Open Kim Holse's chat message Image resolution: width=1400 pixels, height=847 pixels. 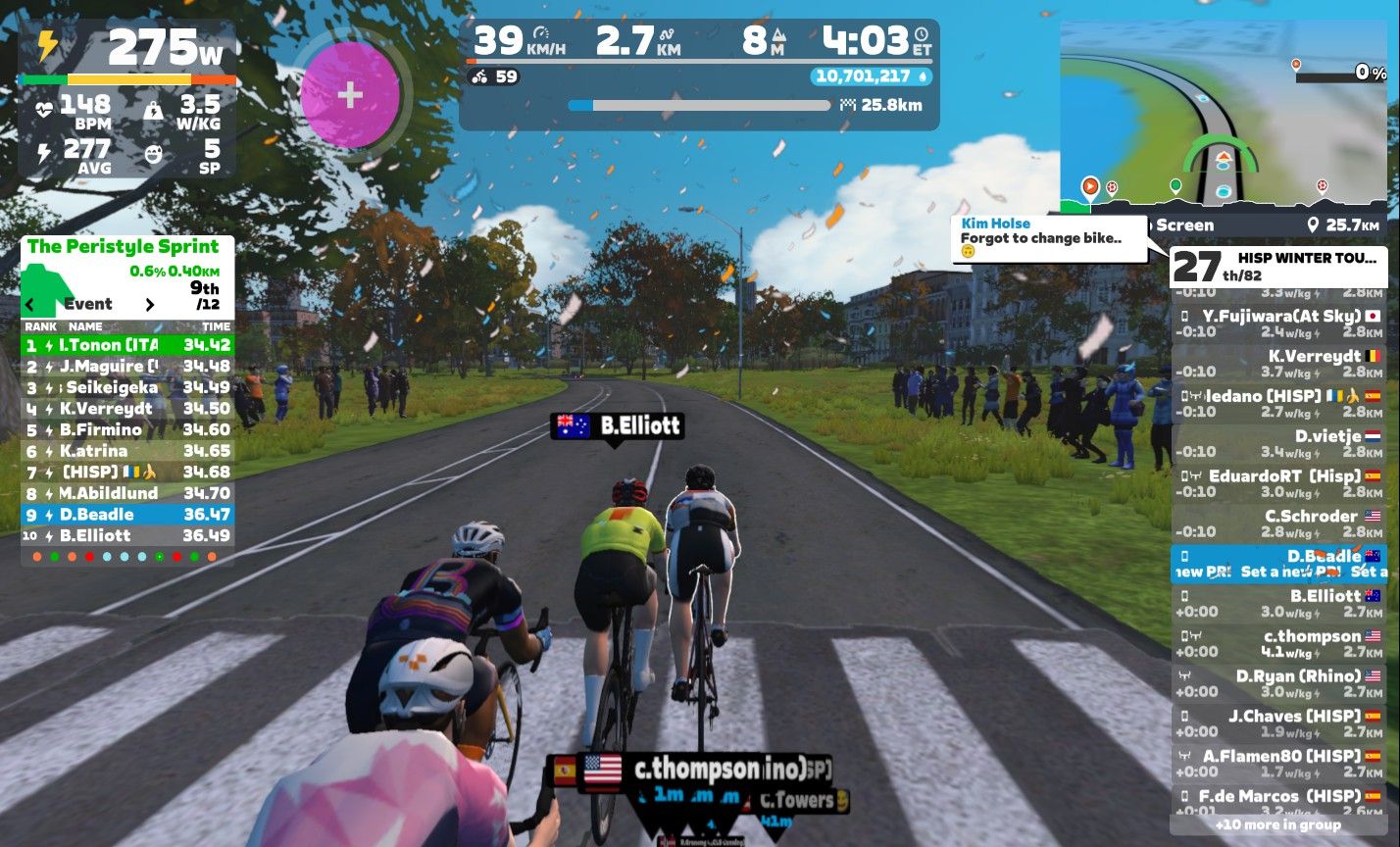[x=1048, y=239]
